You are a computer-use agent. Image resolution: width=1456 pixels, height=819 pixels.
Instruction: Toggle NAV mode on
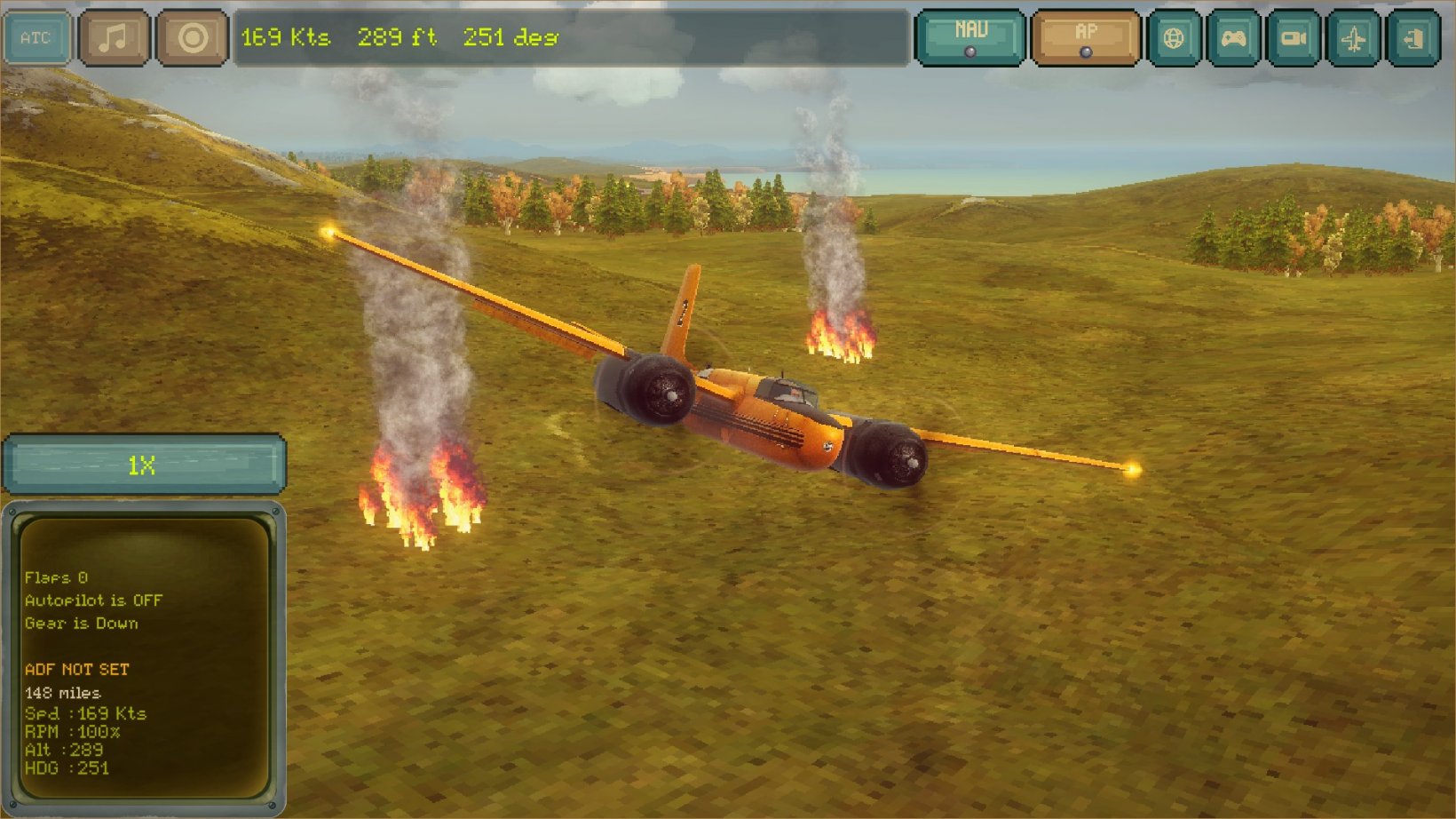click(x=971, y=36)
